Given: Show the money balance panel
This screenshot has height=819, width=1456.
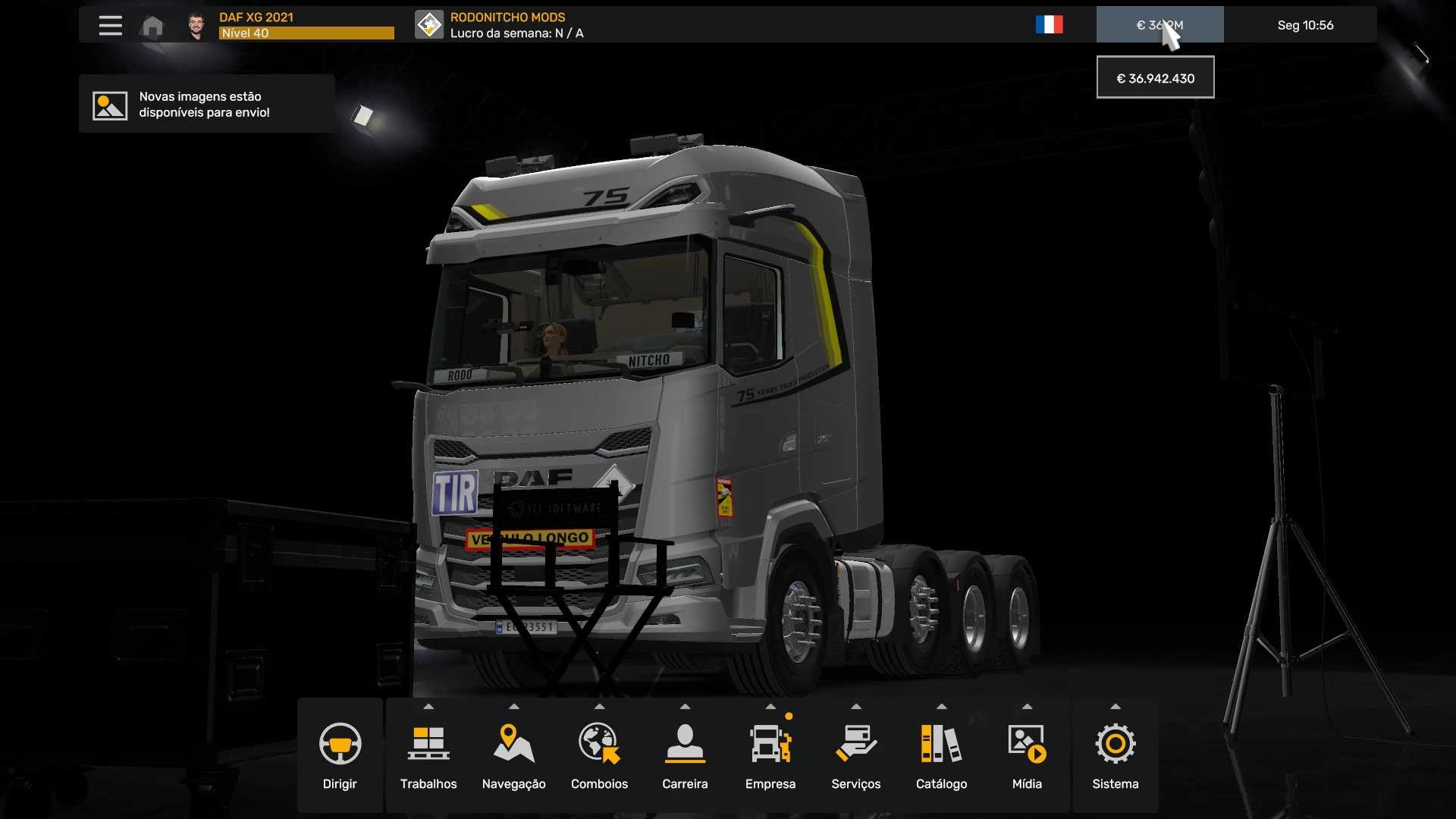Looking at the screenshot, I should (x=1159, y=25).
